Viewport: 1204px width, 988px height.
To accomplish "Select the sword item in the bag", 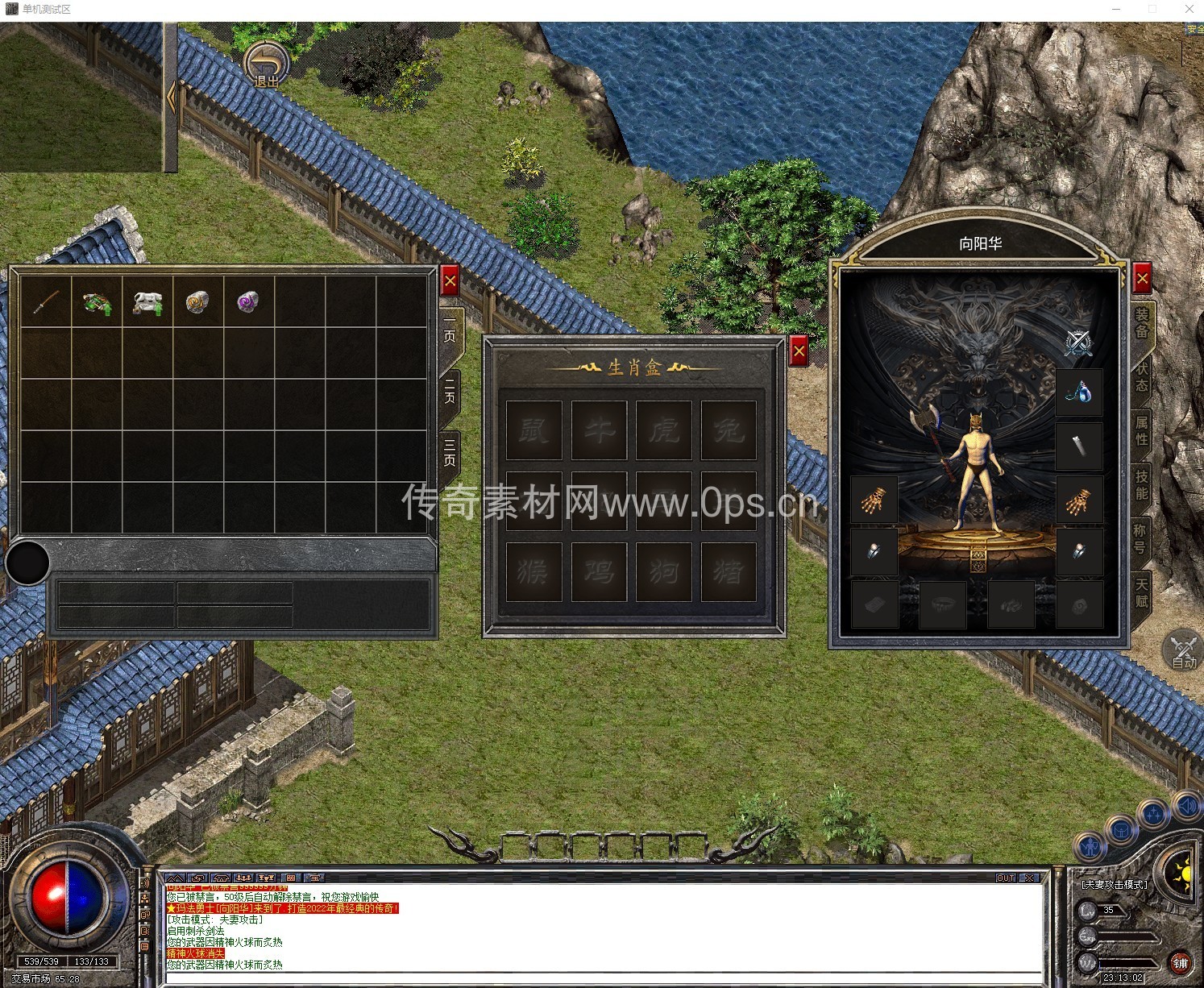I will pyautogui.click(x=46, y=302).
